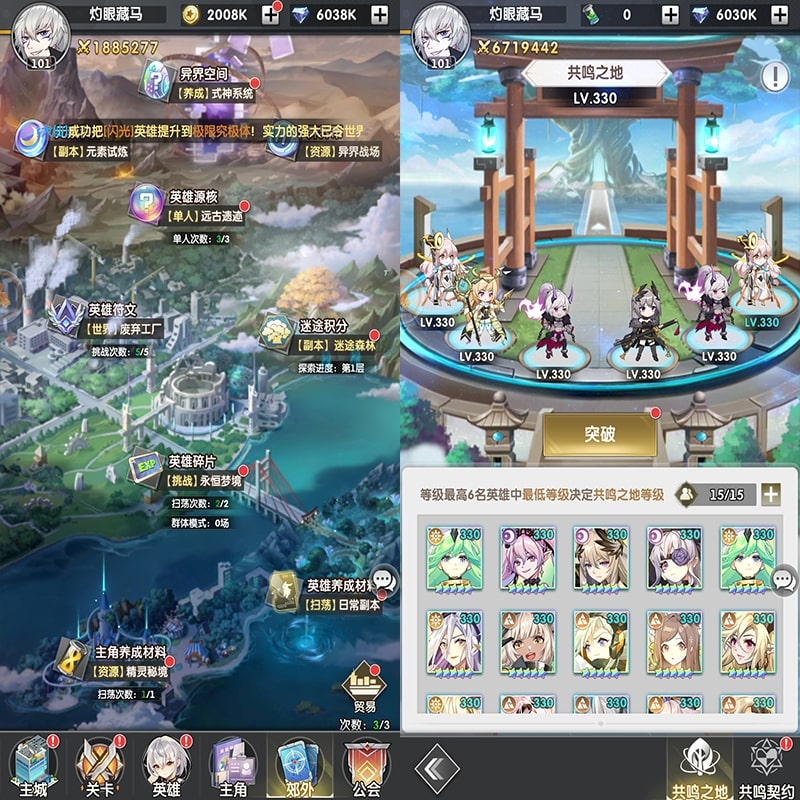Switch to the 关卡 stages tab

[100, 766]
